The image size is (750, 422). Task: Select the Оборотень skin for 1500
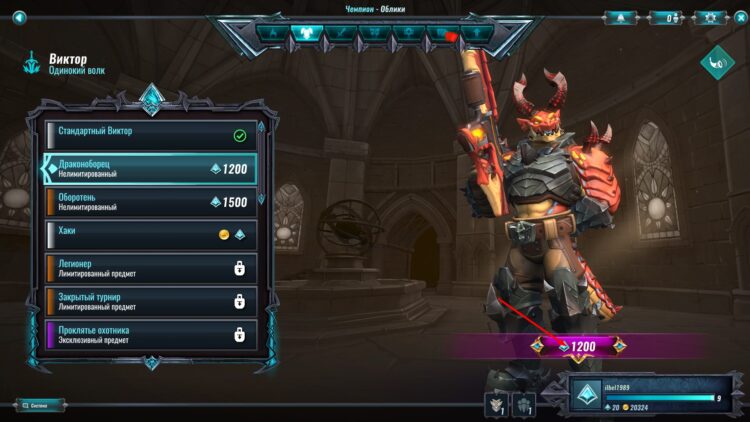coord(150,202)
